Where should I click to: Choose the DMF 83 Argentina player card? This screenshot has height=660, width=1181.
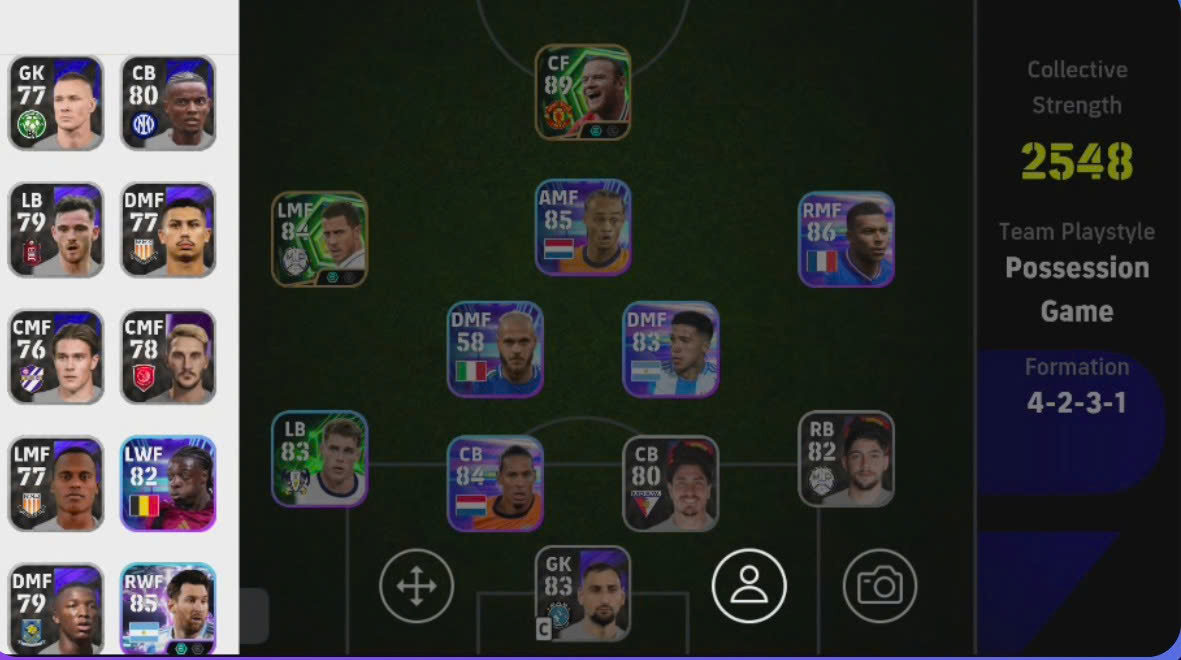(671, 349)
